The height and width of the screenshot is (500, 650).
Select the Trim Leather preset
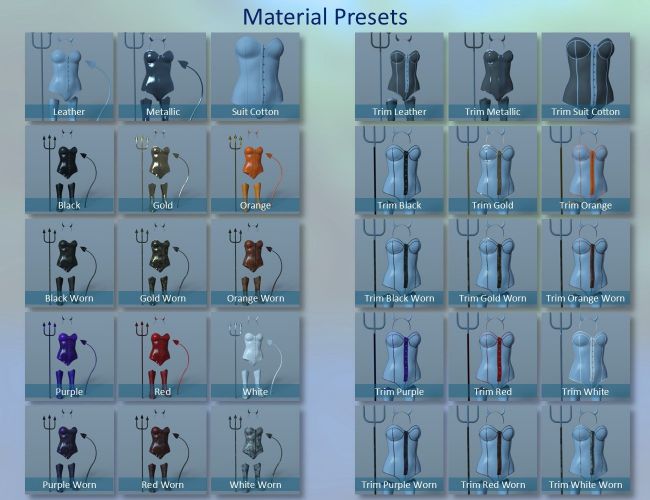[x=398, y=77]
